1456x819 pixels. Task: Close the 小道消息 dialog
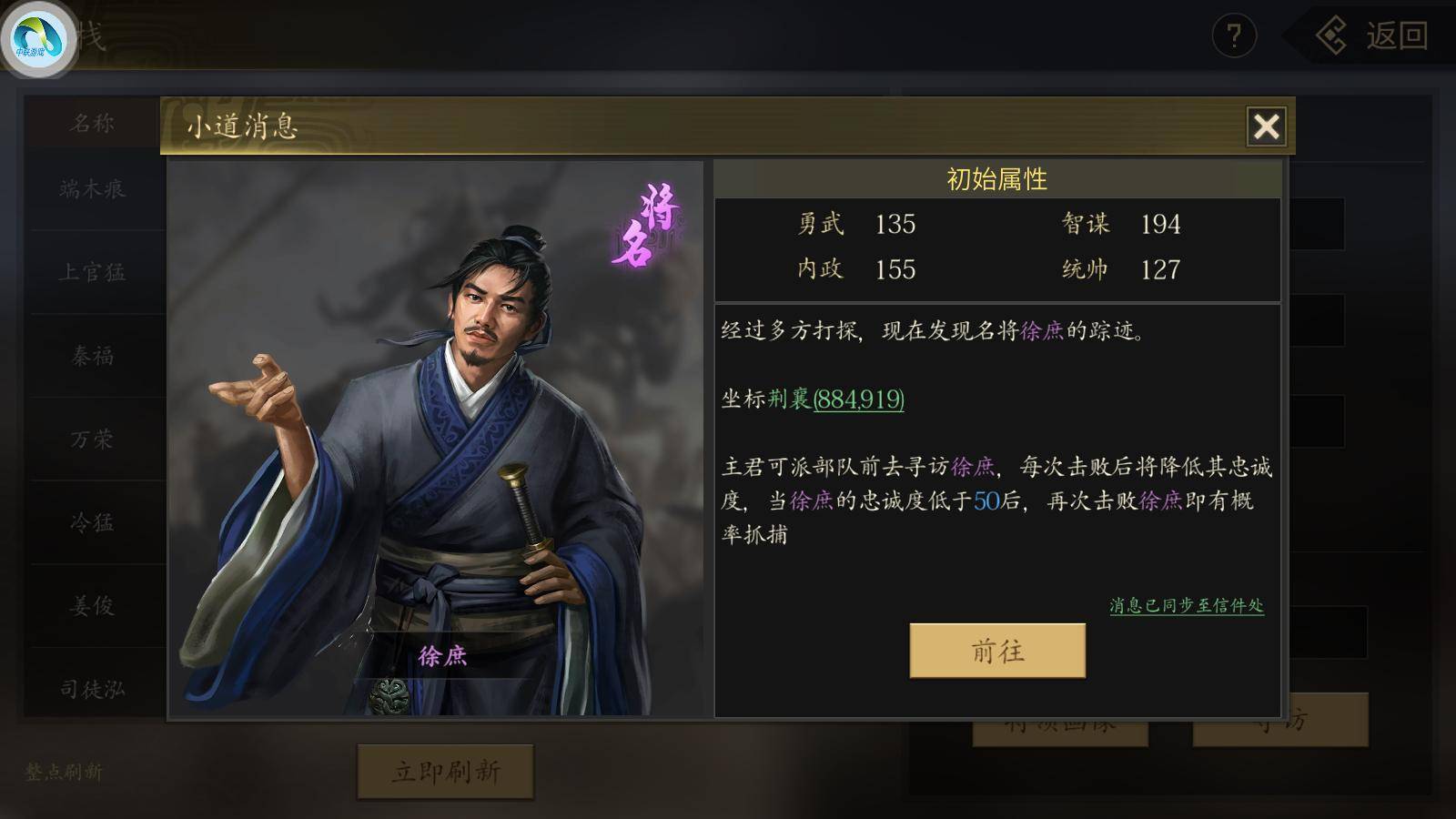click(x=1266, y=126)
